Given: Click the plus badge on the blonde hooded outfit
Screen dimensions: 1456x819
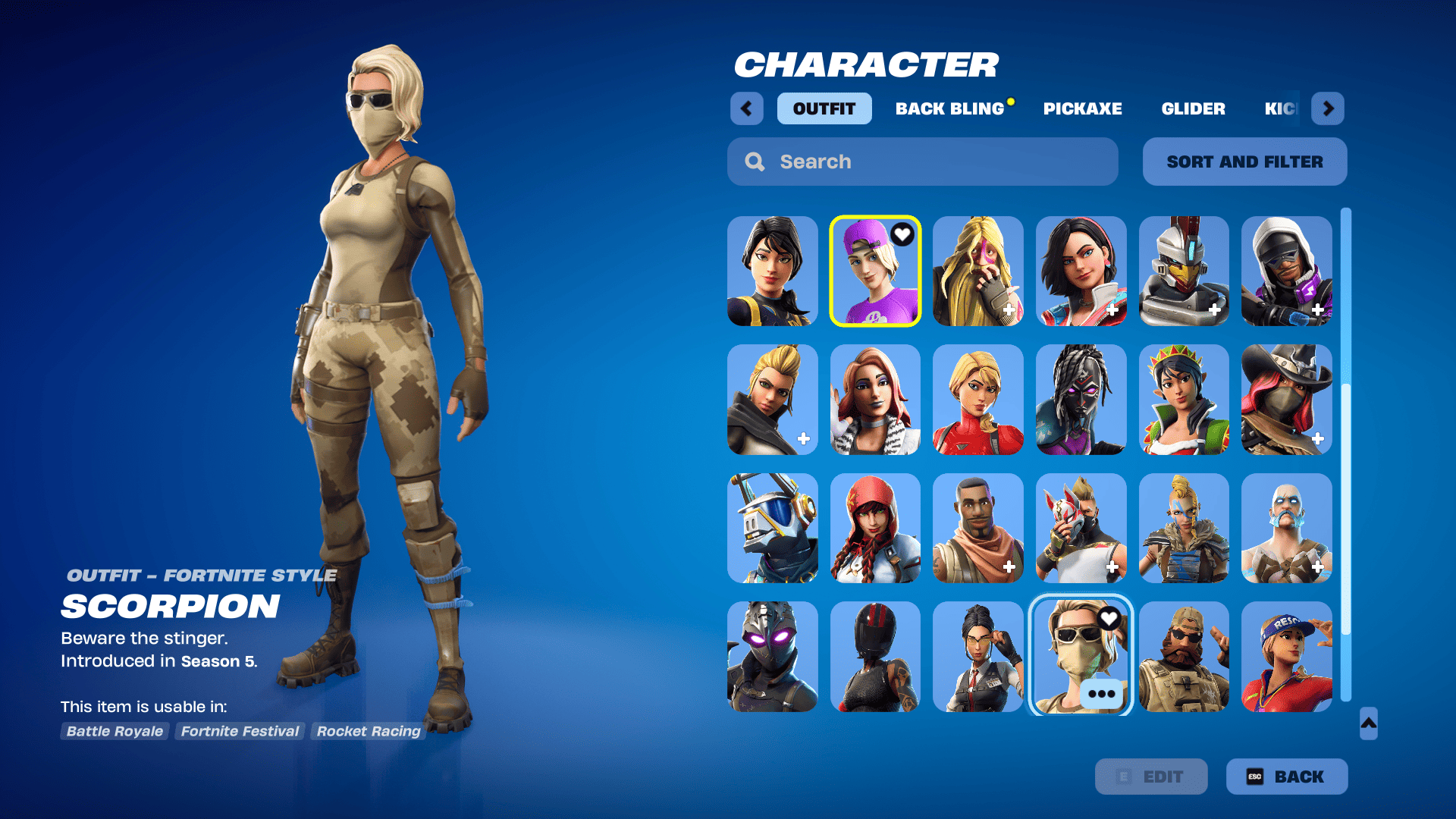Looking at the screenshot, I should point(1011,309).
